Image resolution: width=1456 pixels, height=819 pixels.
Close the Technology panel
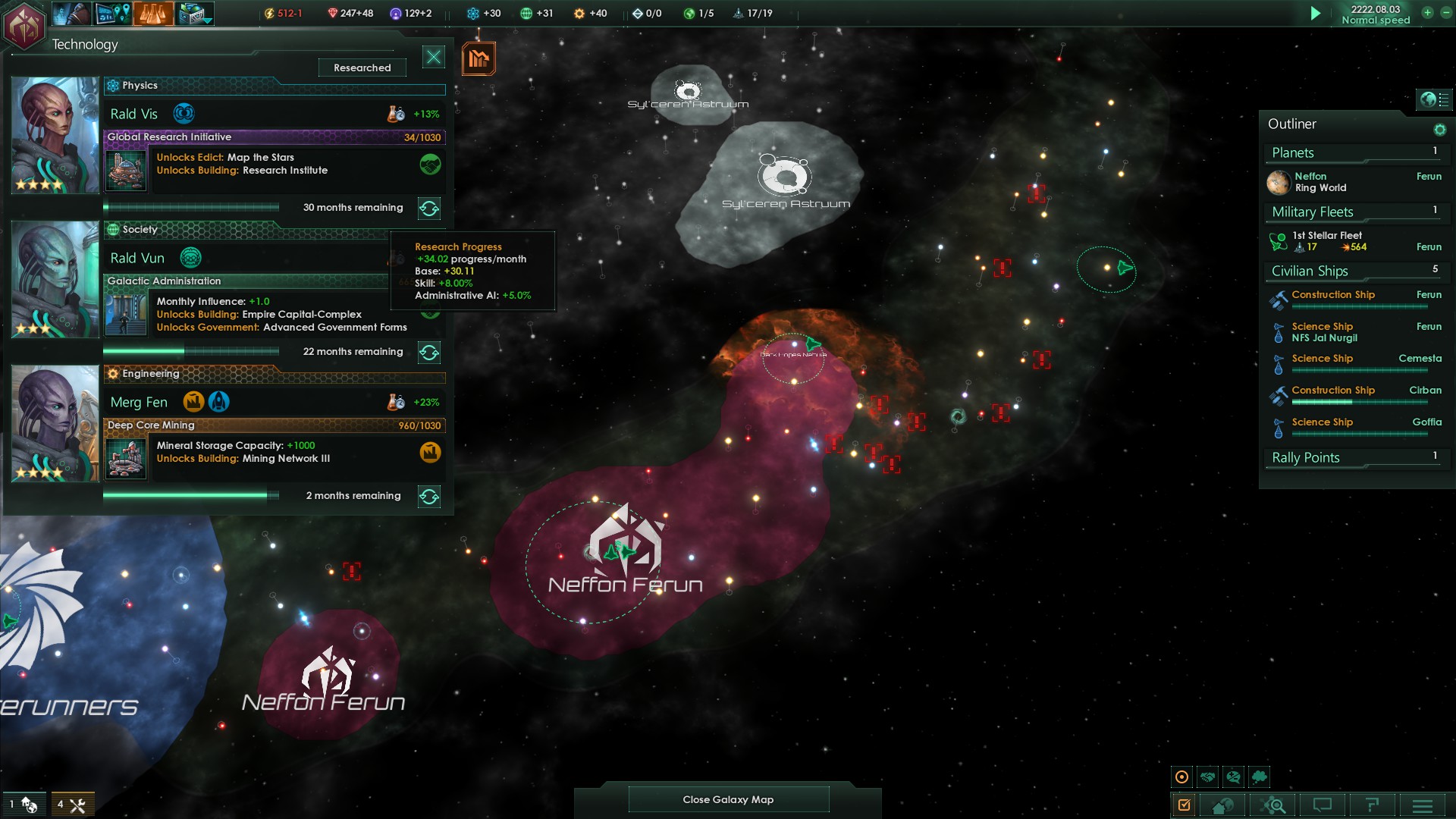click(434, 57)
